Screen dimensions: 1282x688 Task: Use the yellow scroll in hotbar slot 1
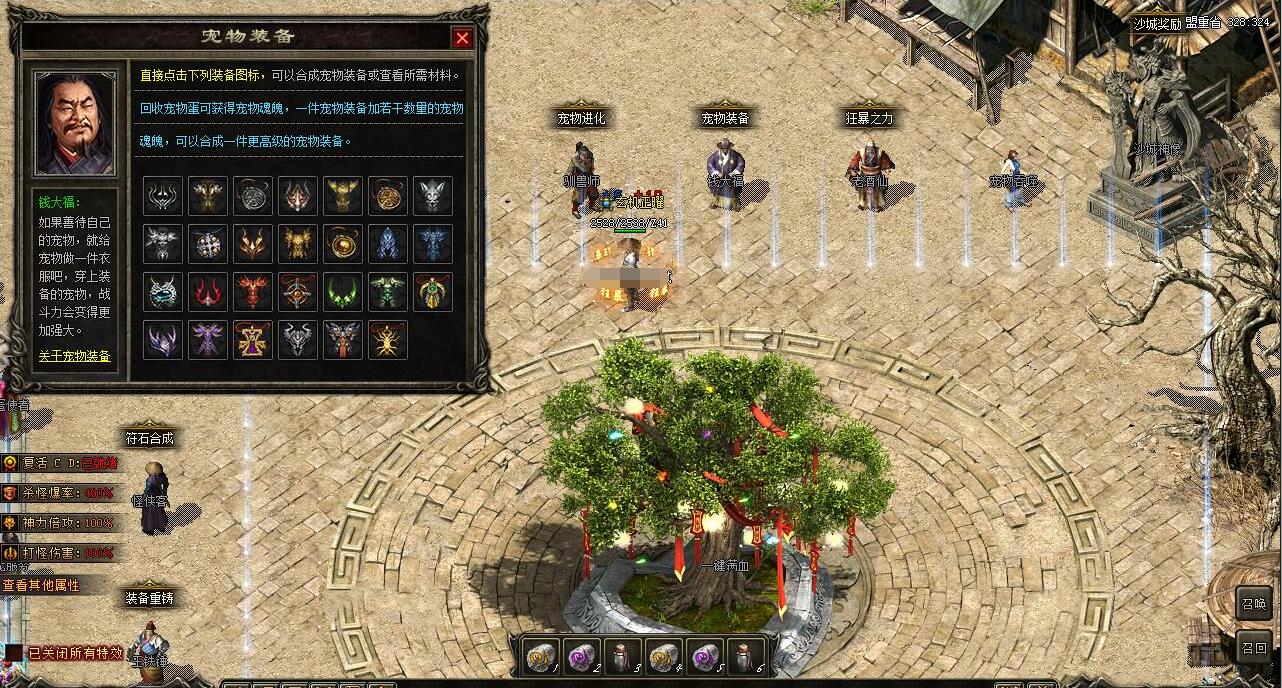541,656
